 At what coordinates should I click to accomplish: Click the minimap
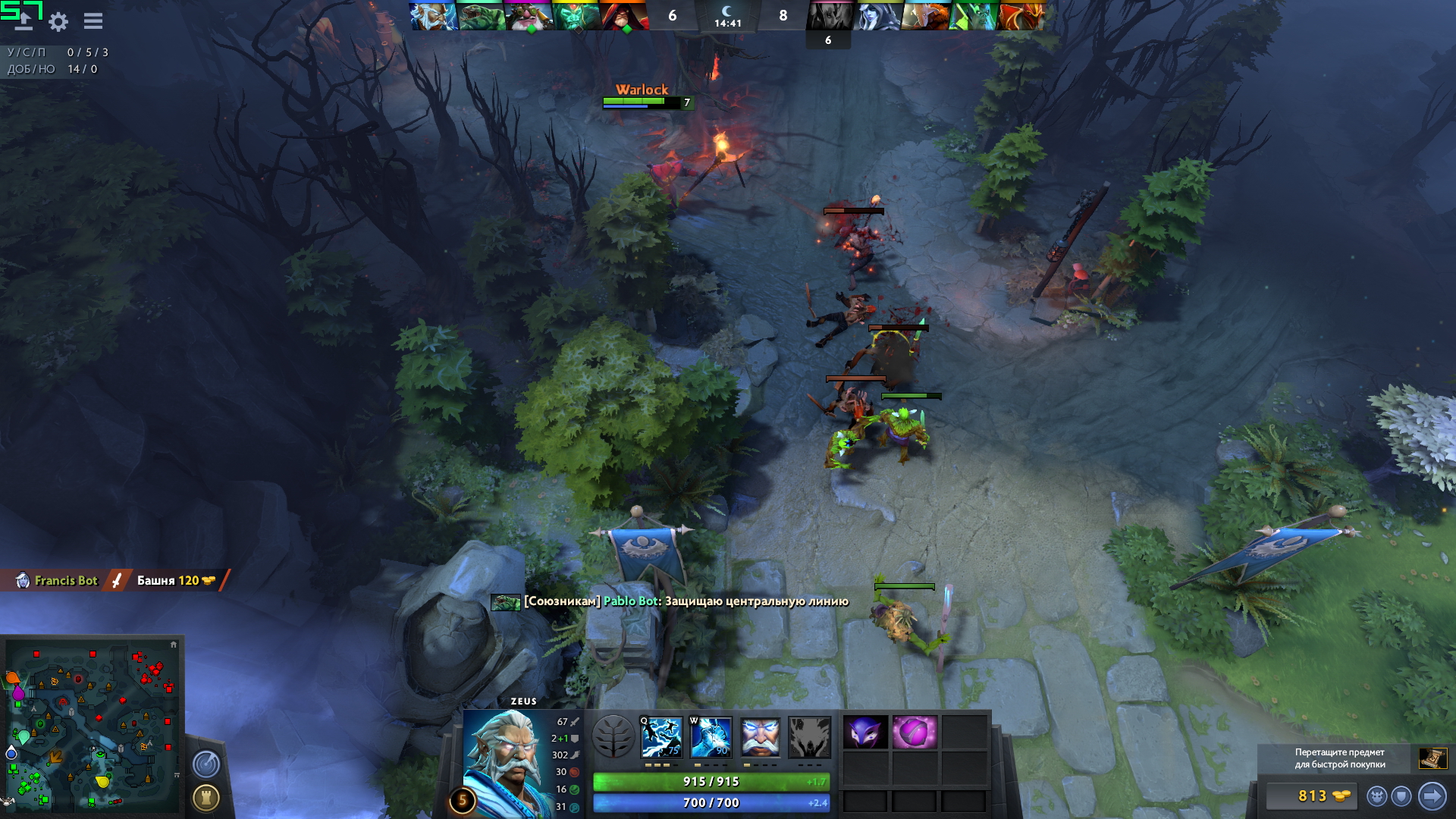[91, 724]
